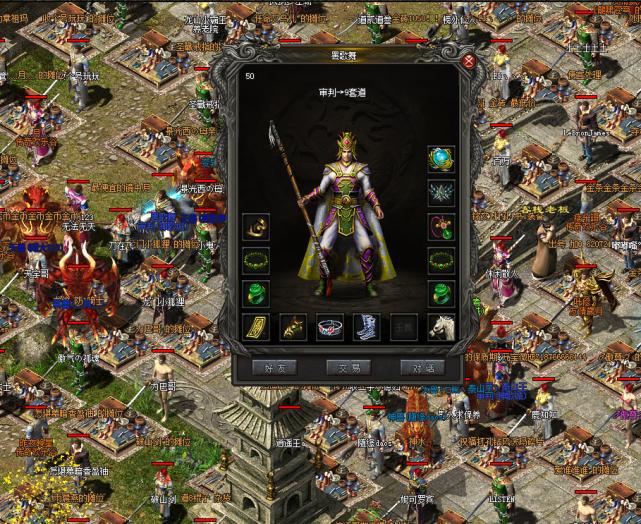
Task: Inspect the silver boots slot
Action: pos(366,326)
